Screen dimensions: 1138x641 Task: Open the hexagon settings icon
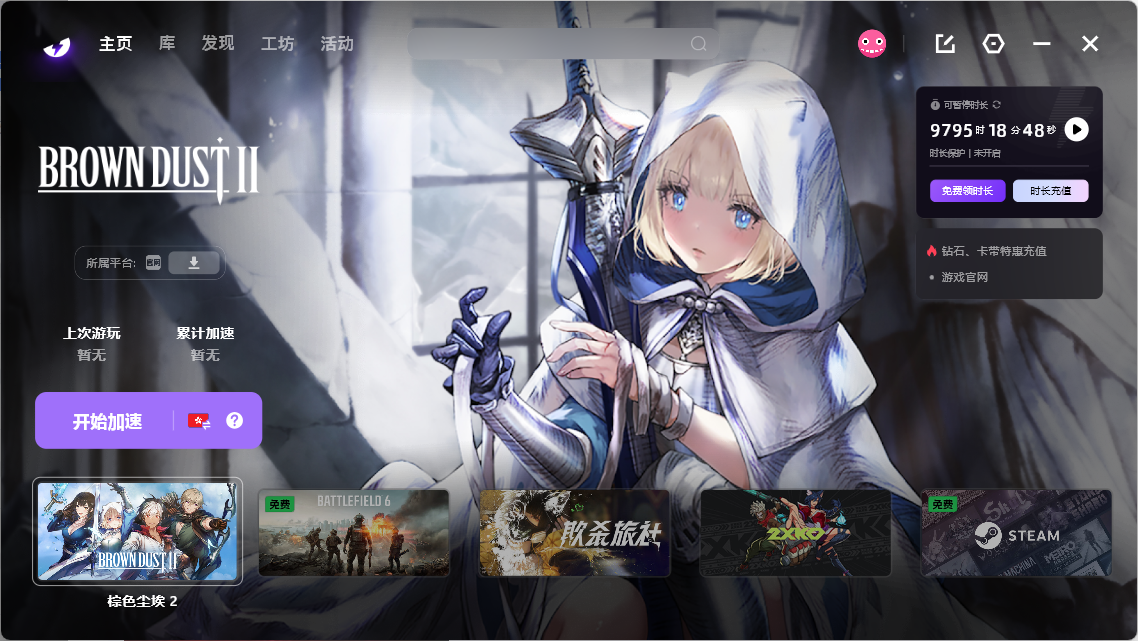point(993,44)
